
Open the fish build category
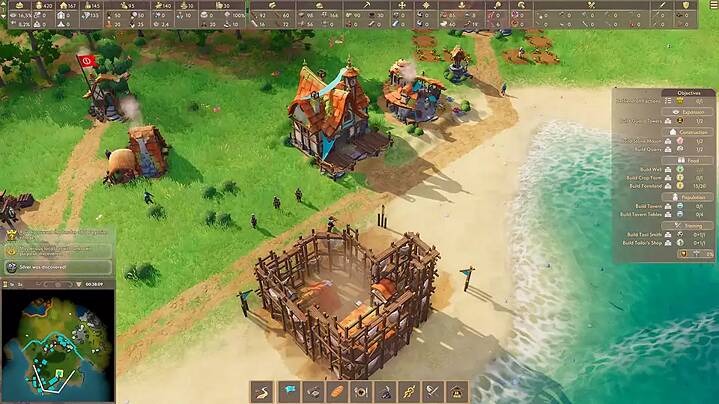[x=313, y=391]
